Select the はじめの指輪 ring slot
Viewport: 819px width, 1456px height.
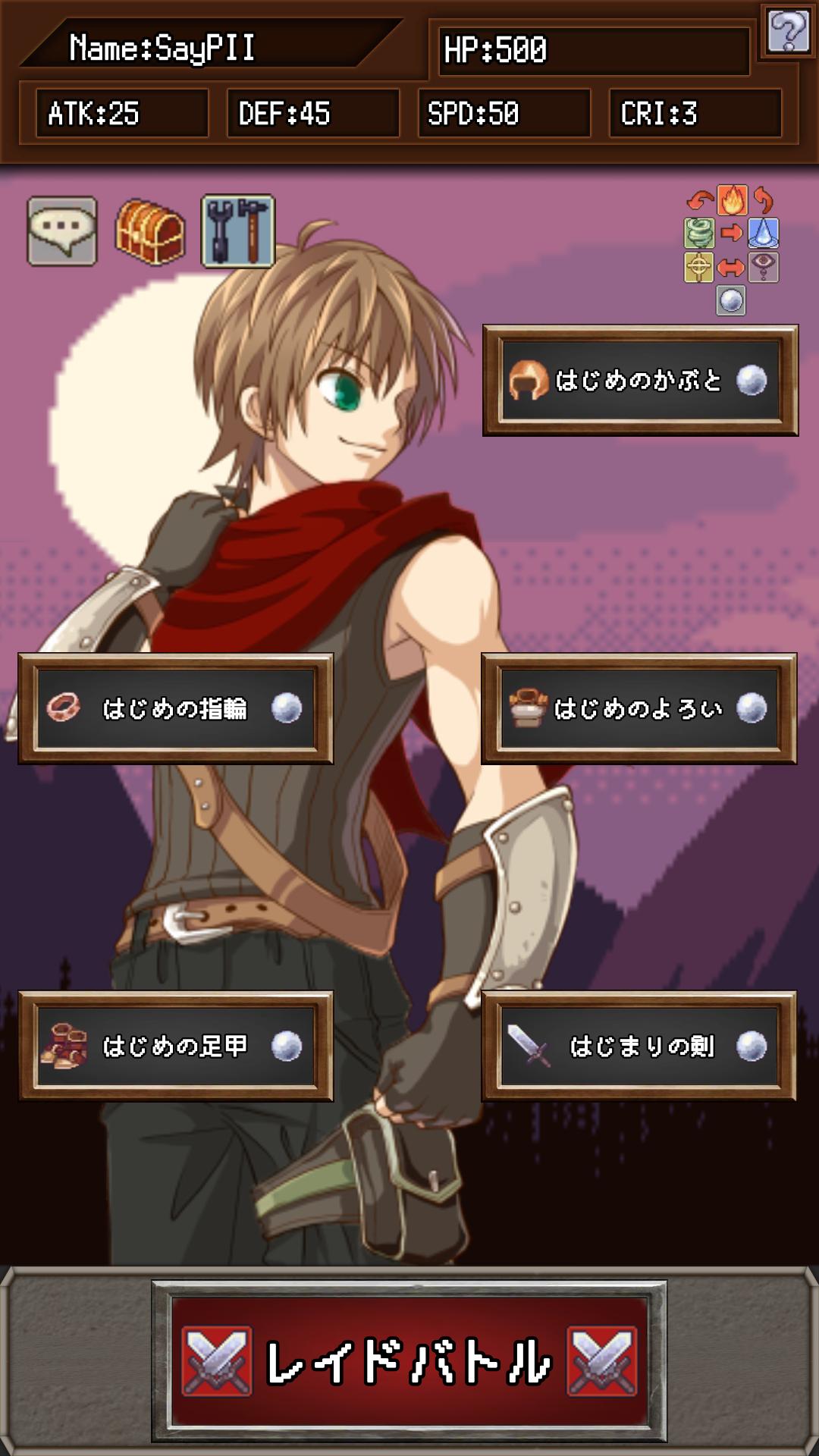click(x=176, y=708)
